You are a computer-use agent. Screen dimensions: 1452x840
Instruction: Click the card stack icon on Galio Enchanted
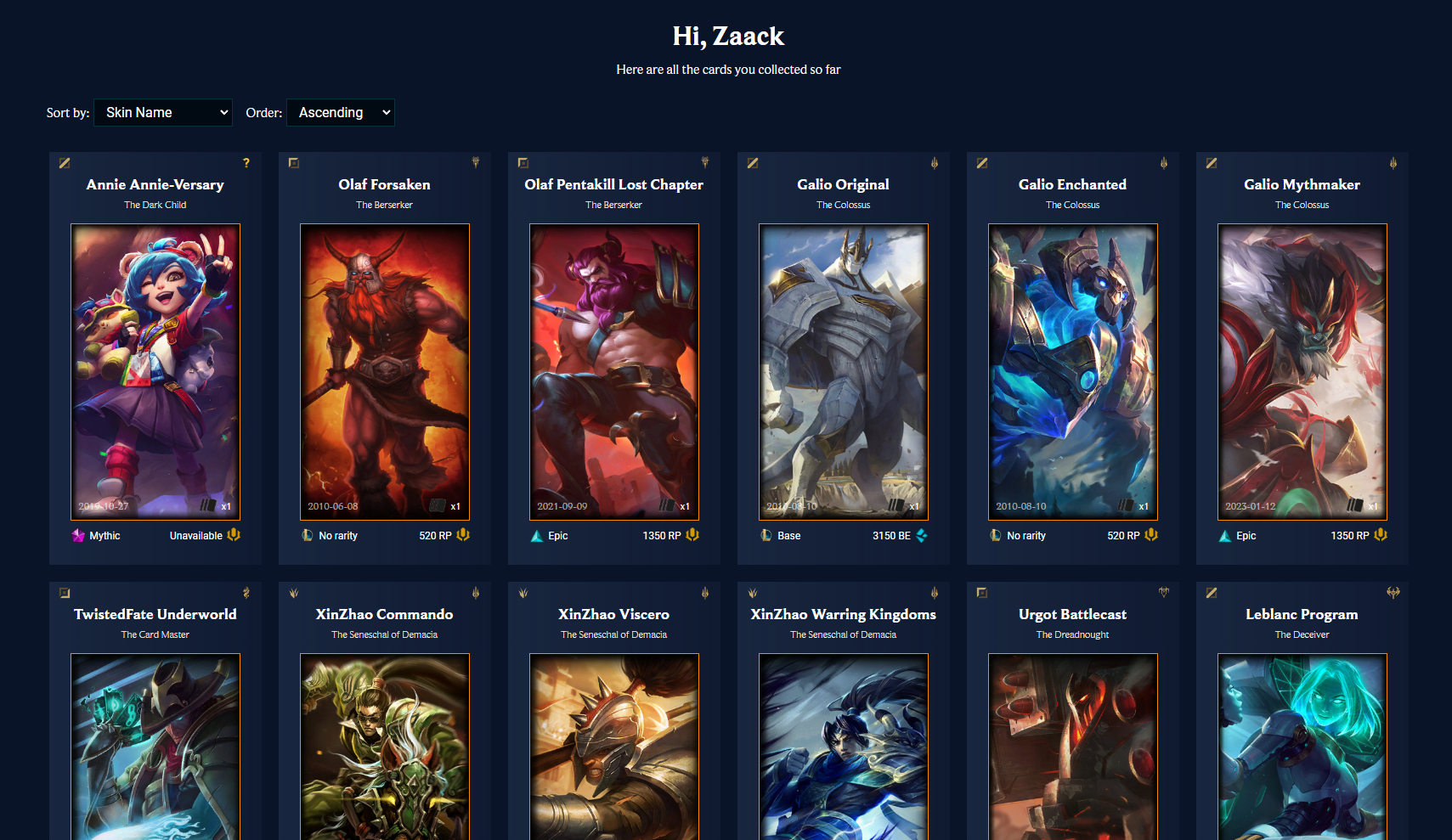point(1126,505)
